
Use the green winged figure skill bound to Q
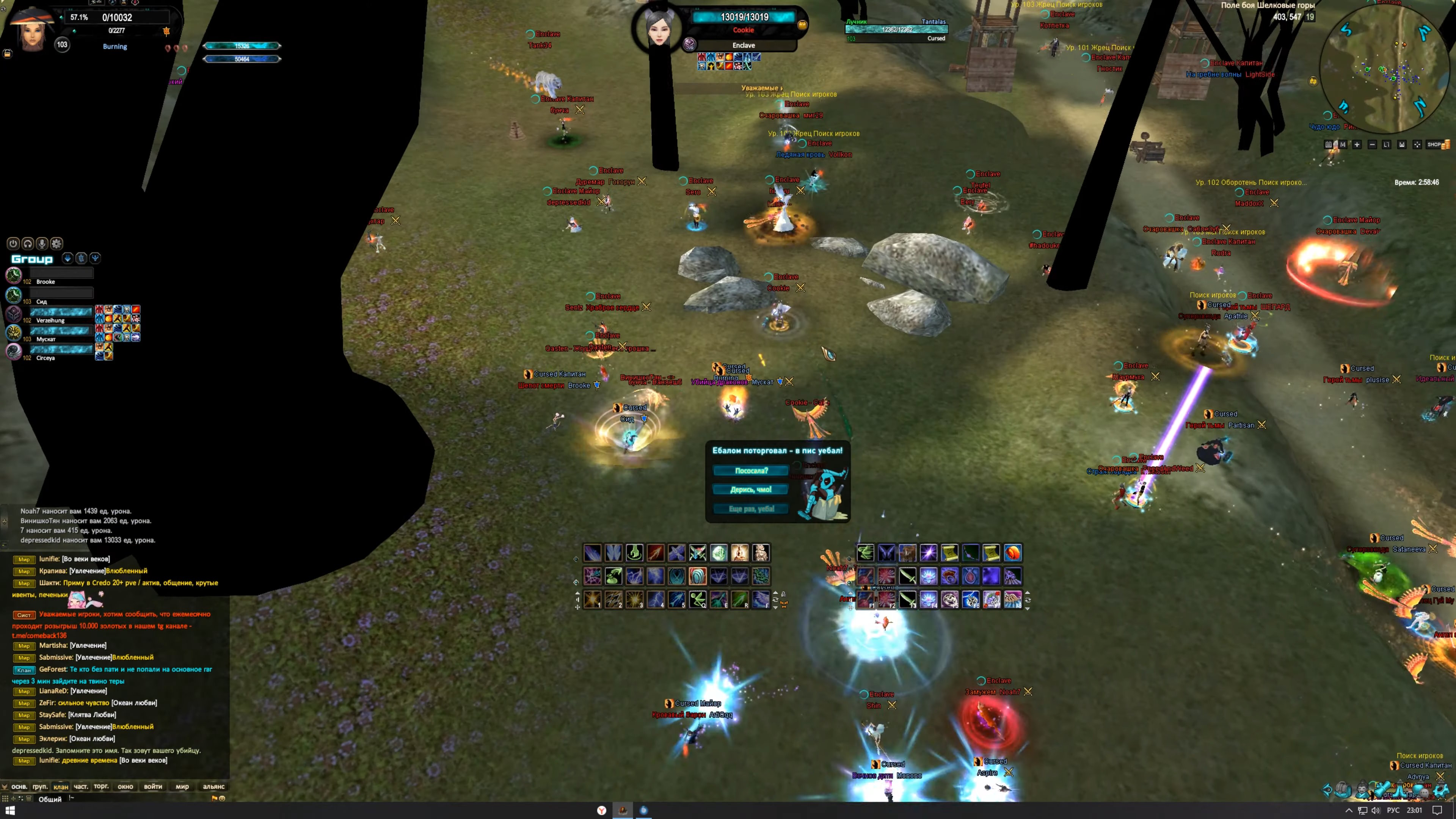point(698,599)
